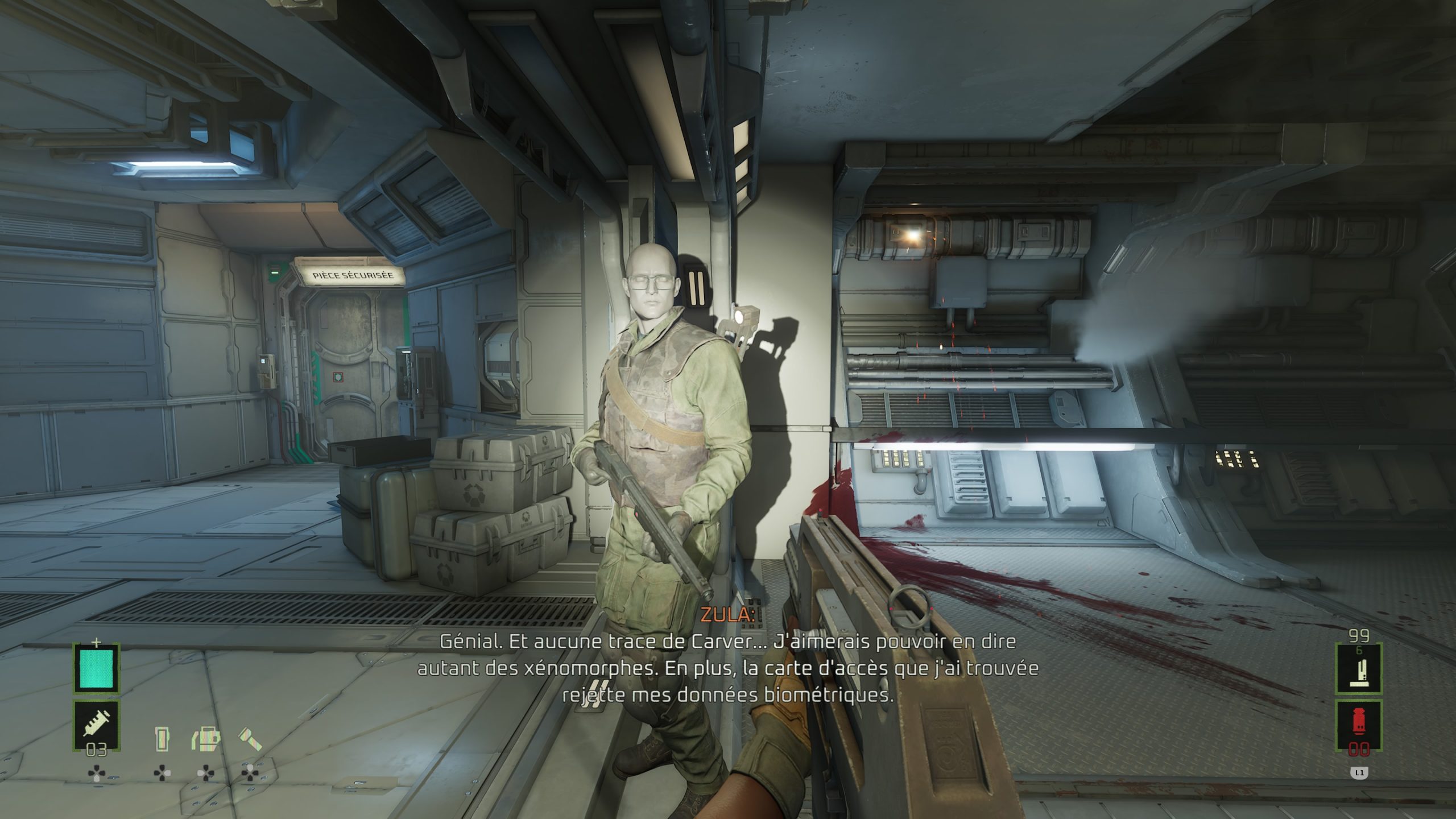Click the flashlight tool icon
This screenshot has height=819, width=1456.
point(250,739)
